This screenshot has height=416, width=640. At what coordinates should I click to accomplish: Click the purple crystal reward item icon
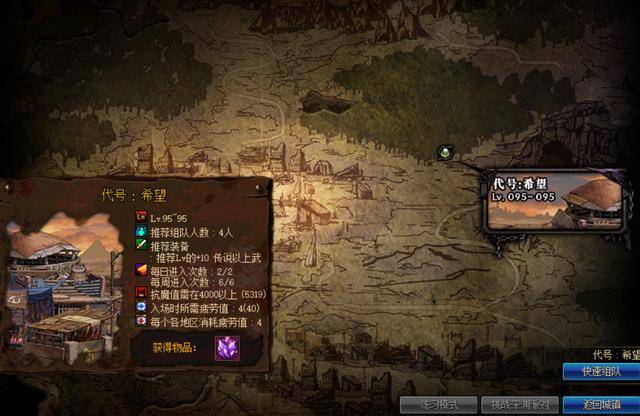click(227, 347)
